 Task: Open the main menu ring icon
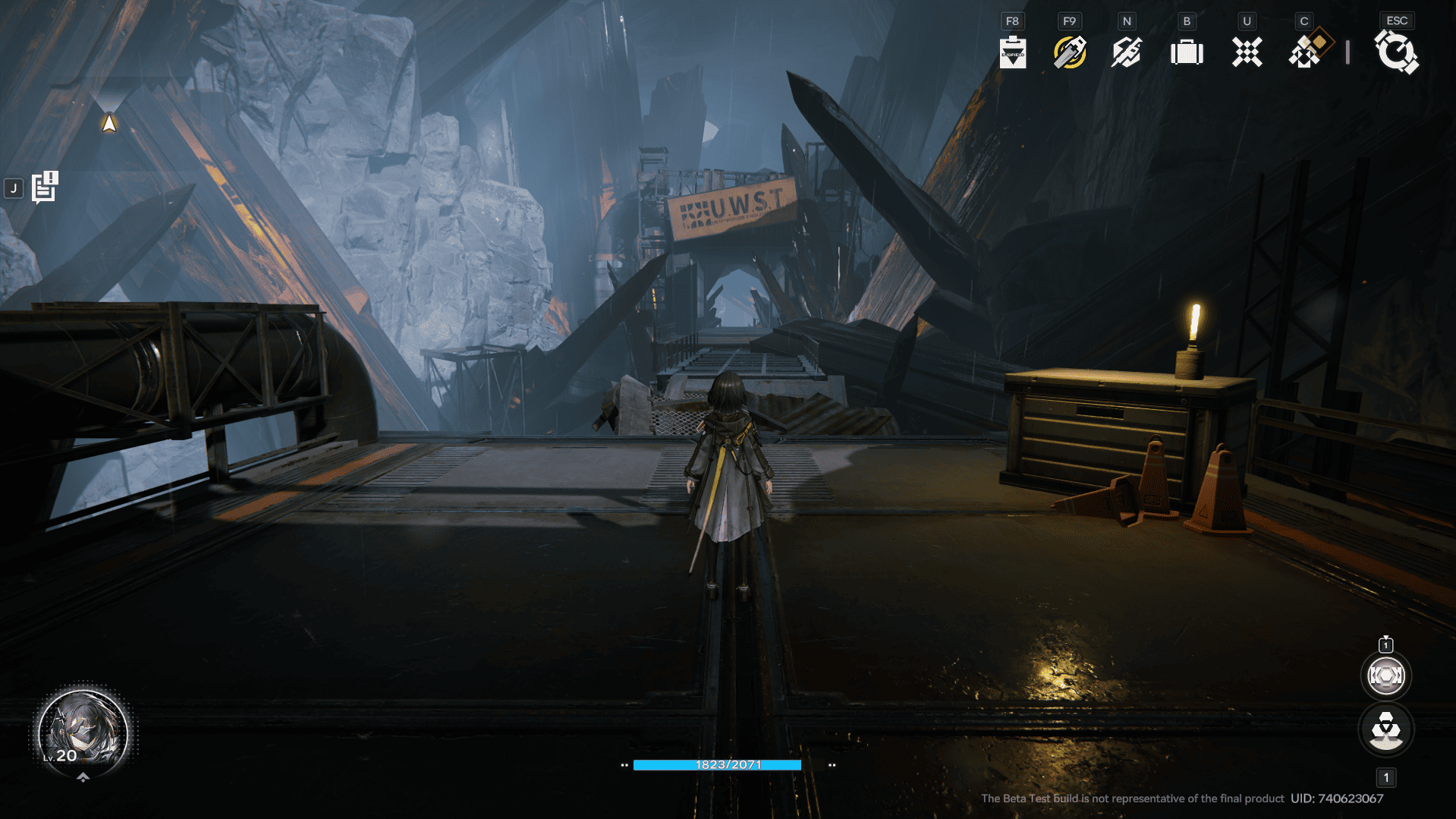(x=1396, y=52)
